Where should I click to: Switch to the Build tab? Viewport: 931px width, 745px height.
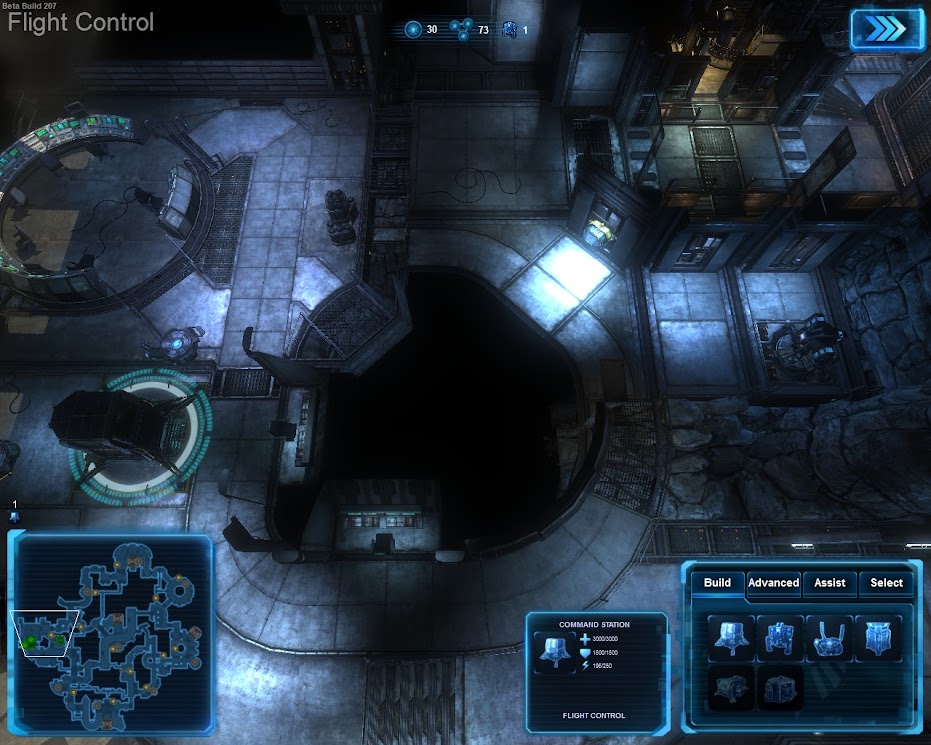(717, 583)
